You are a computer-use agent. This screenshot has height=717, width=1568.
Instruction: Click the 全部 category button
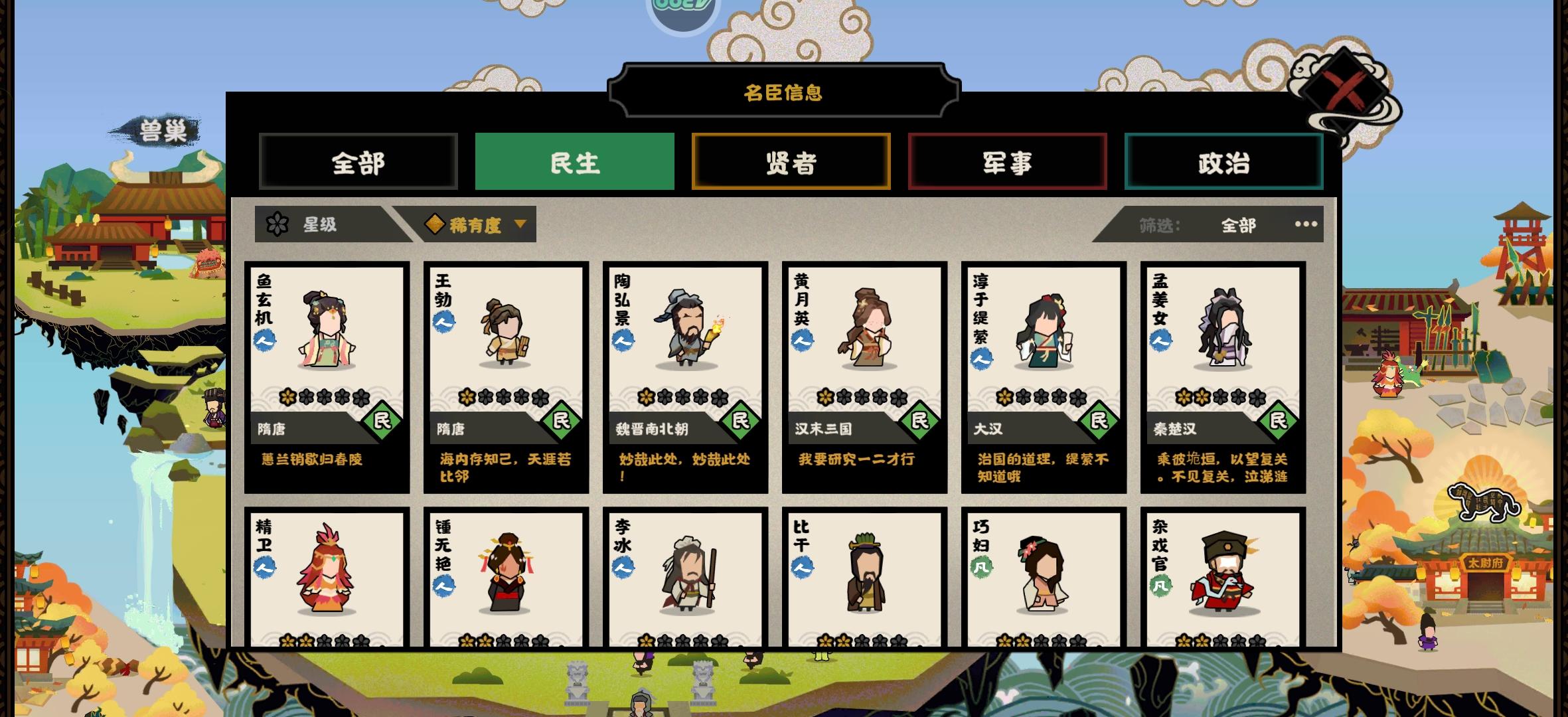(358, 161)
